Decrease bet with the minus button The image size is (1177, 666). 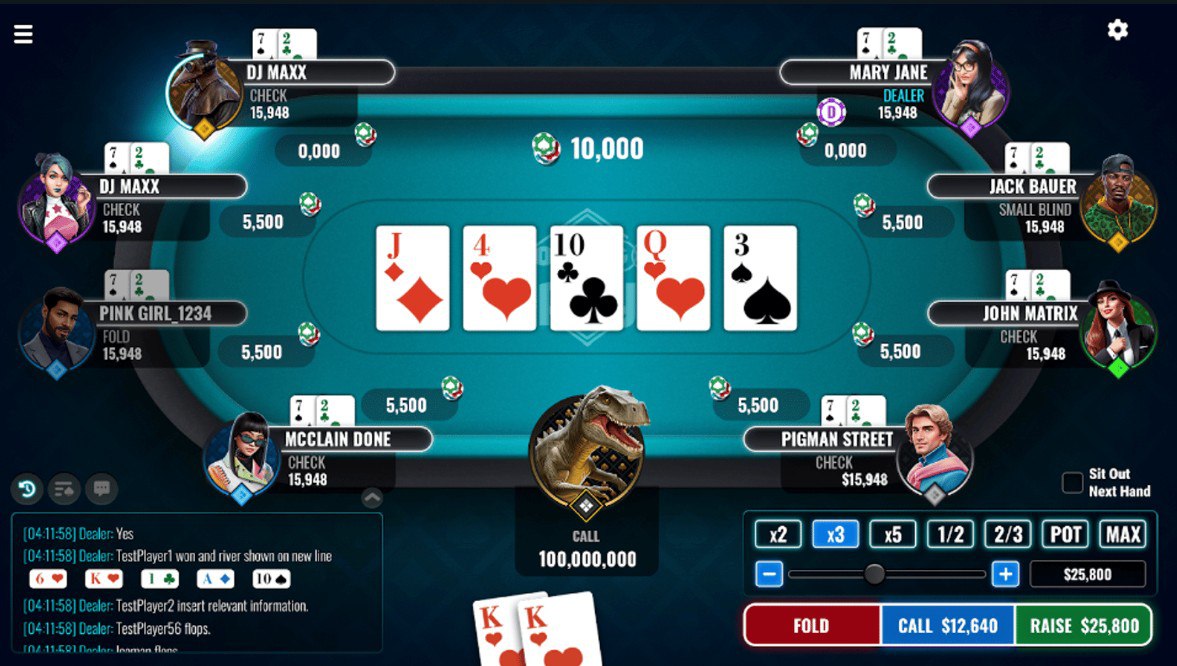tap(769, 574)
